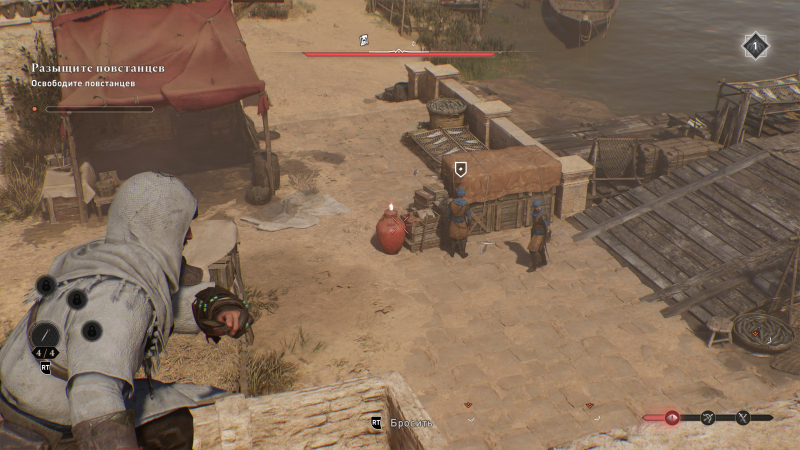
Task: Open the "Разыщите повстанцев" quest tracker
Action: pos(97,68)
